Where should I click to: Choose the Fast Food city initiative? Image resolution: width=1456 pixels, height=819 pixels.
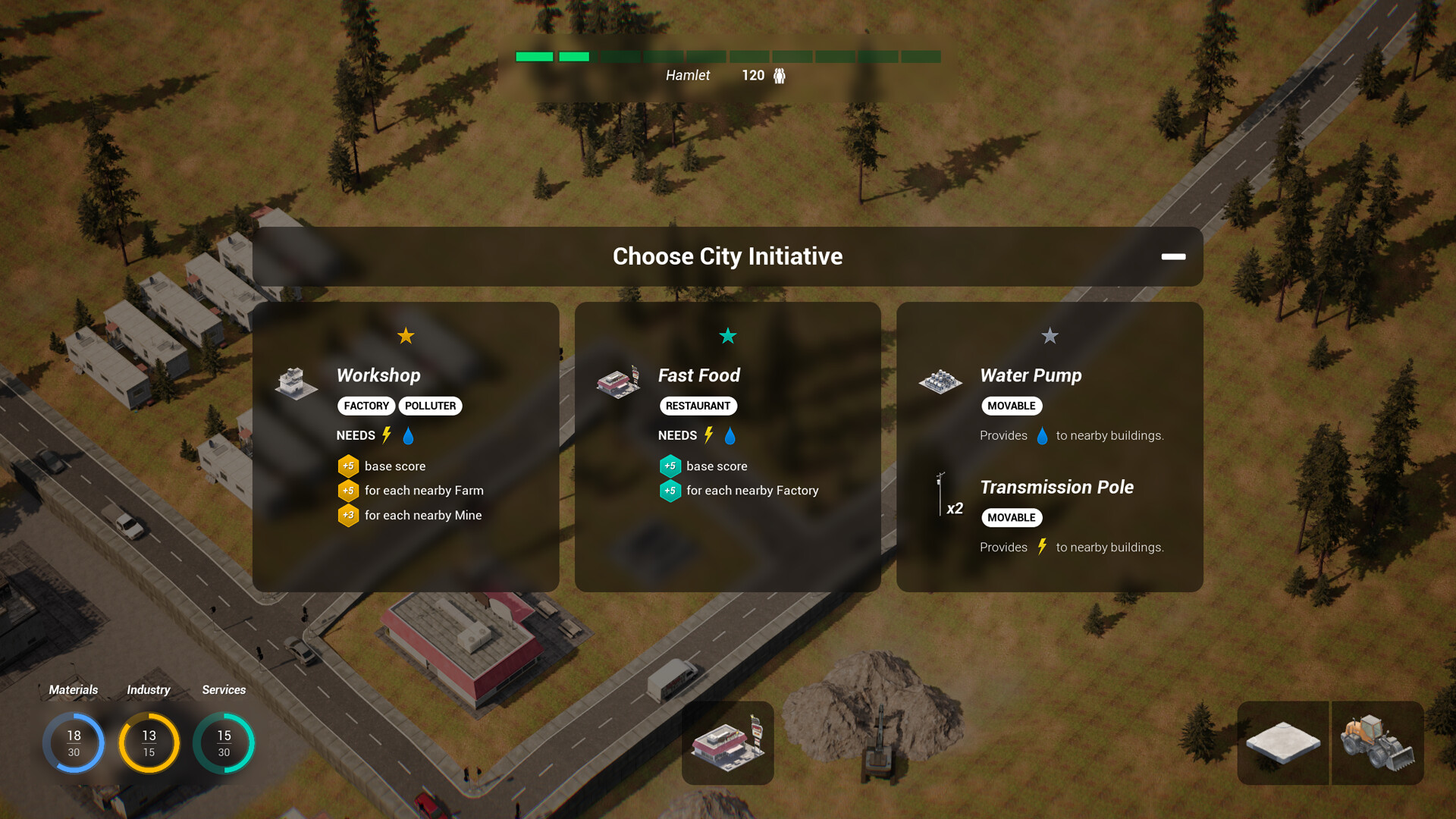[727, 447]
